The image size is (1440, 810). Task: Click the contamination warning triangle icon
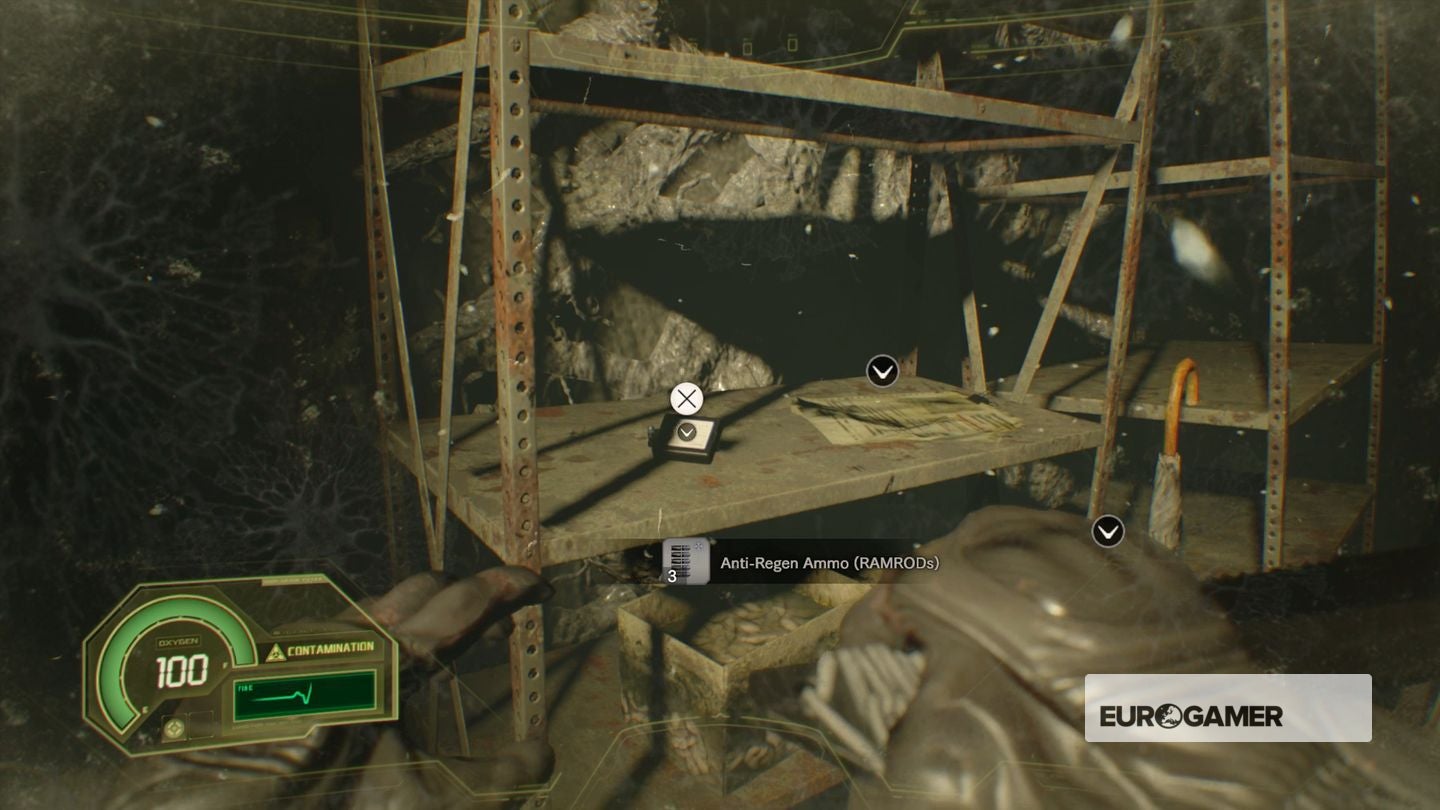tap(276, 651)
